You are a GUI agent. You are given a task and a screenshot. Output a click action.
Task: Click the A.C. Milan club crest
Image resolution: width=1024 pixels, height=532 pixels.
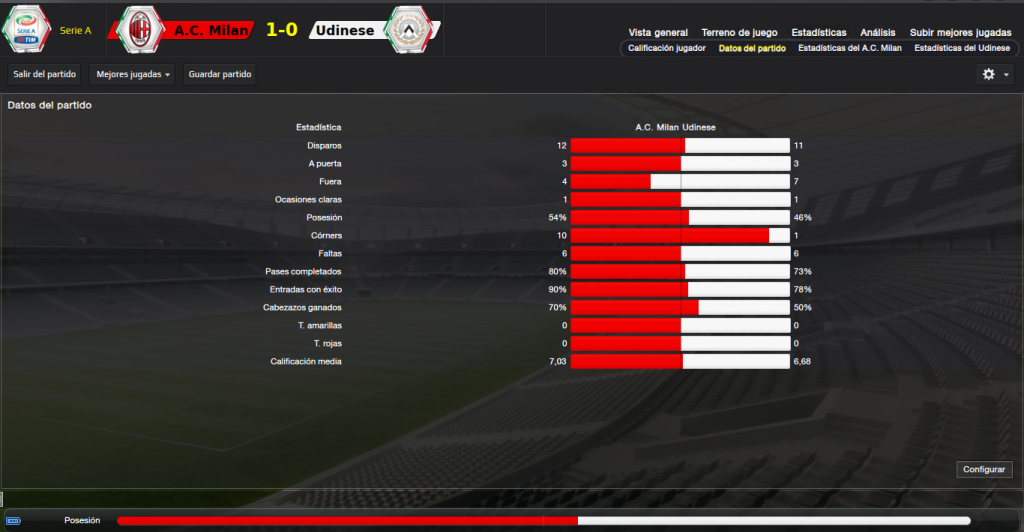140,30
